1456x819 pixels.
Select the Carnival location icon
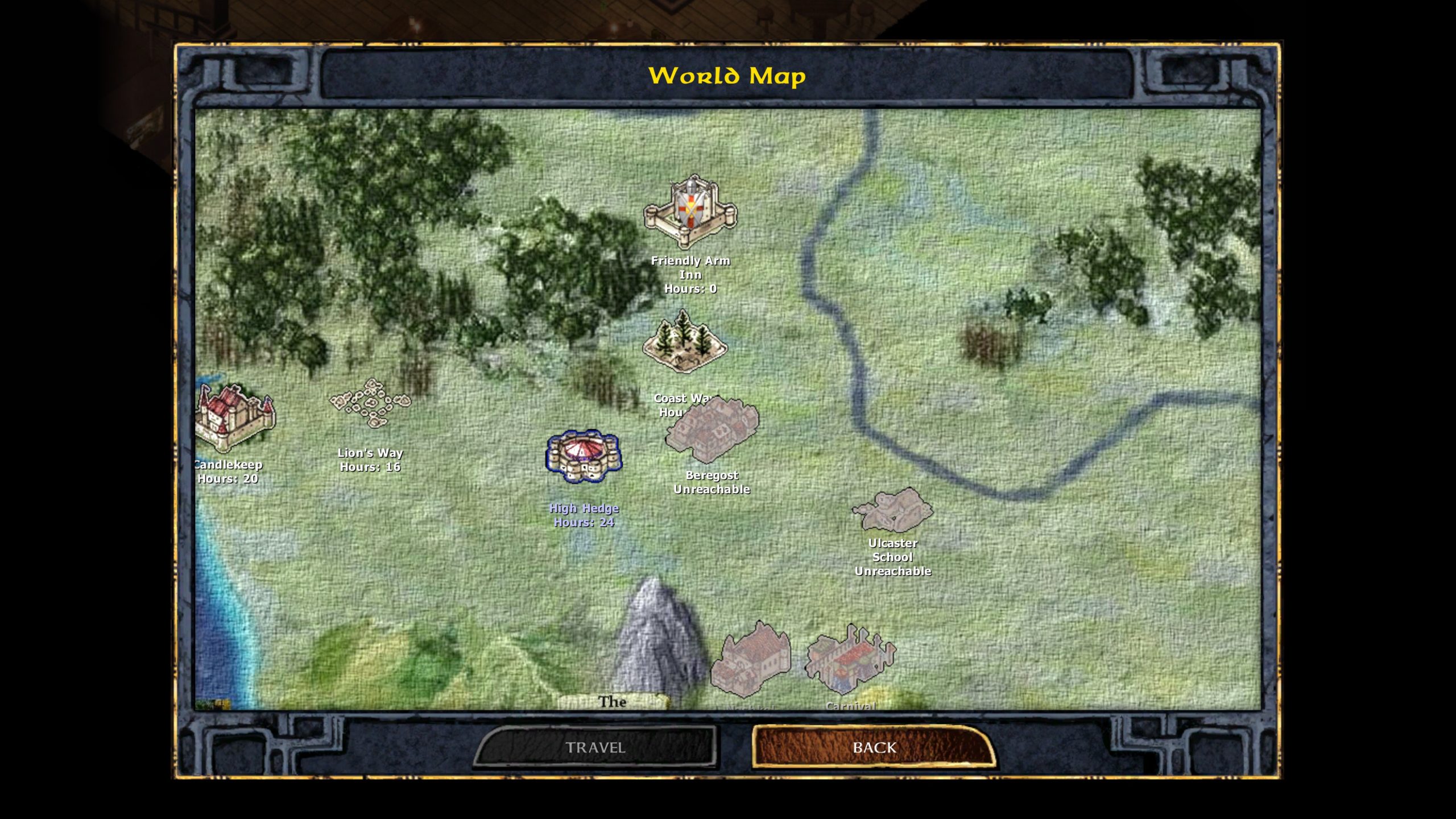click(x=850, y=660)
